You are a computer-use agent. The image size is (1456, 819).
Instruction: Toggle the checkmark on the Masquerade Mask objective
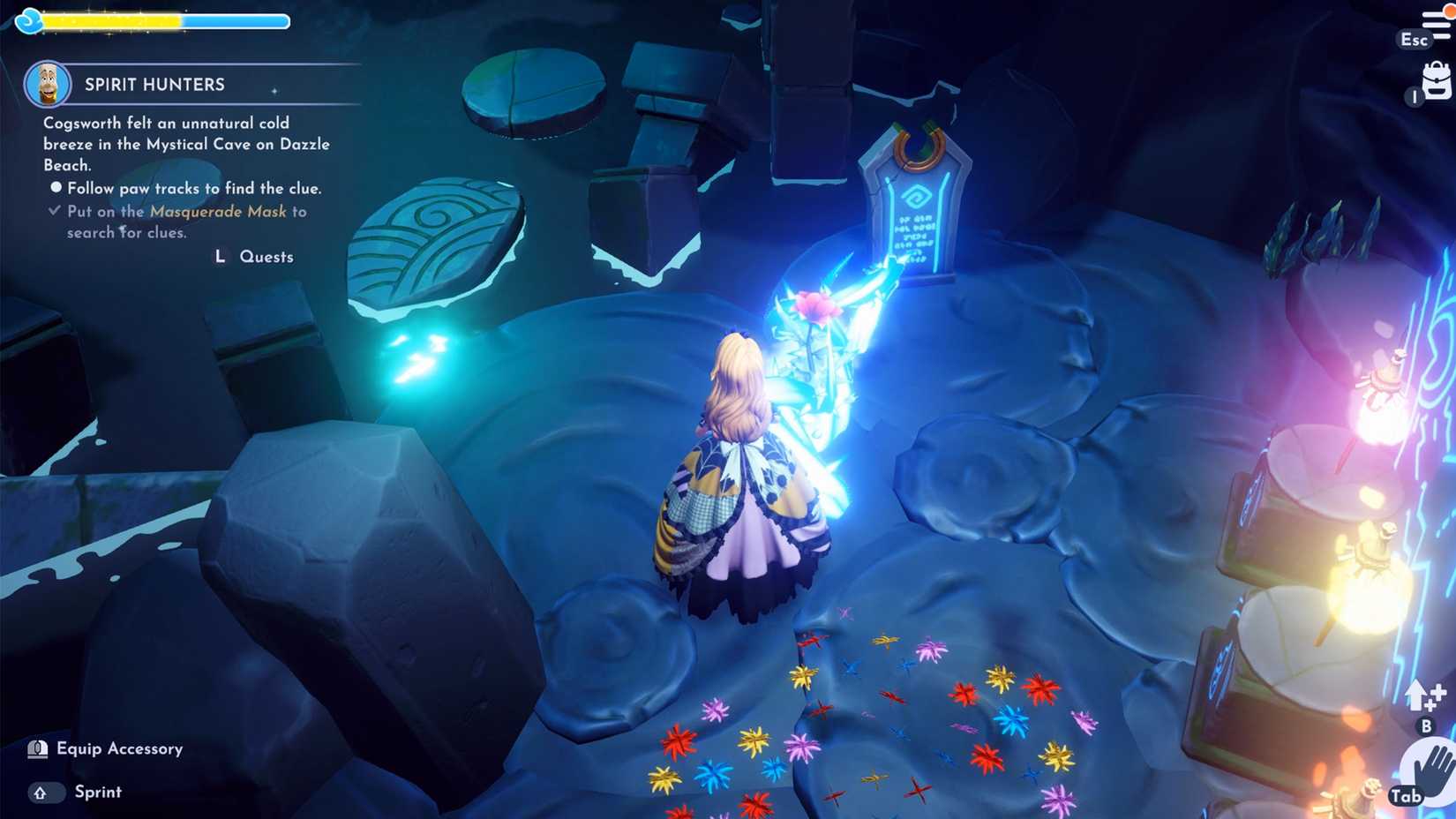tap(53, 210)
